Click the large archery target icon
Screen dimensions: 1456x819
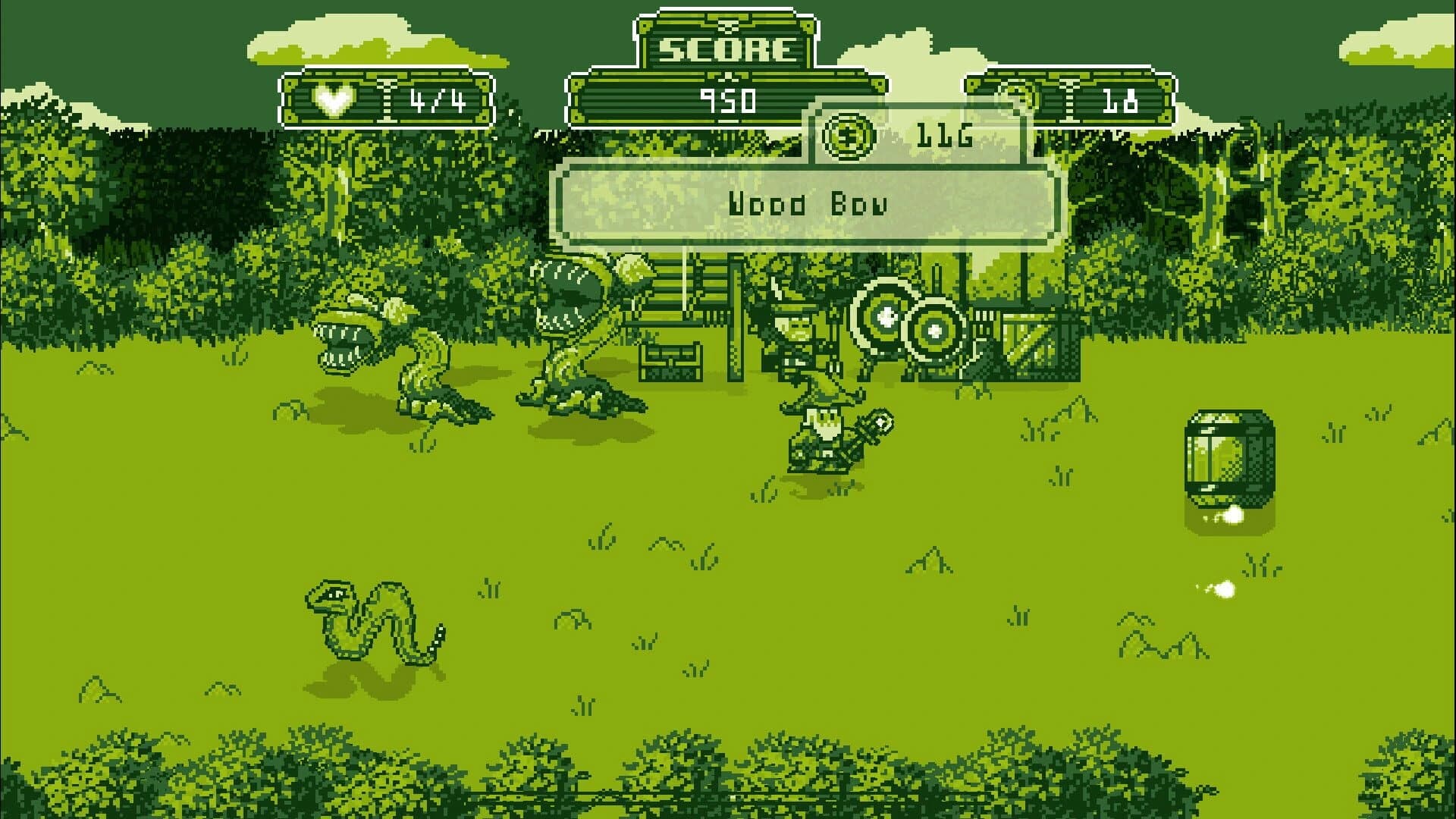pos(881,318)
